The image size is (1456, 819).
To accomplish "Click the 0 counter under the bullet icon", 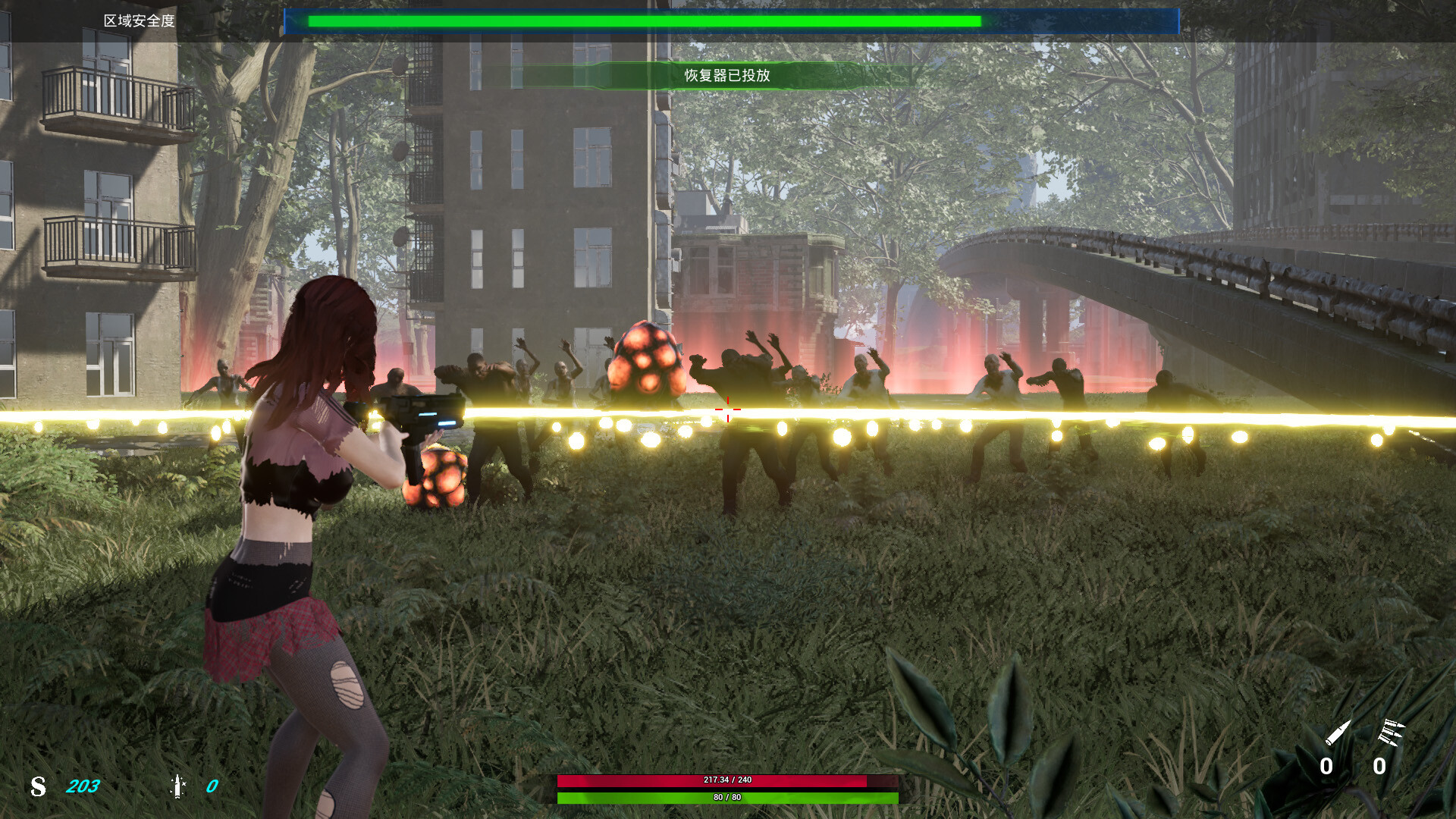I will coord(1327,767).
